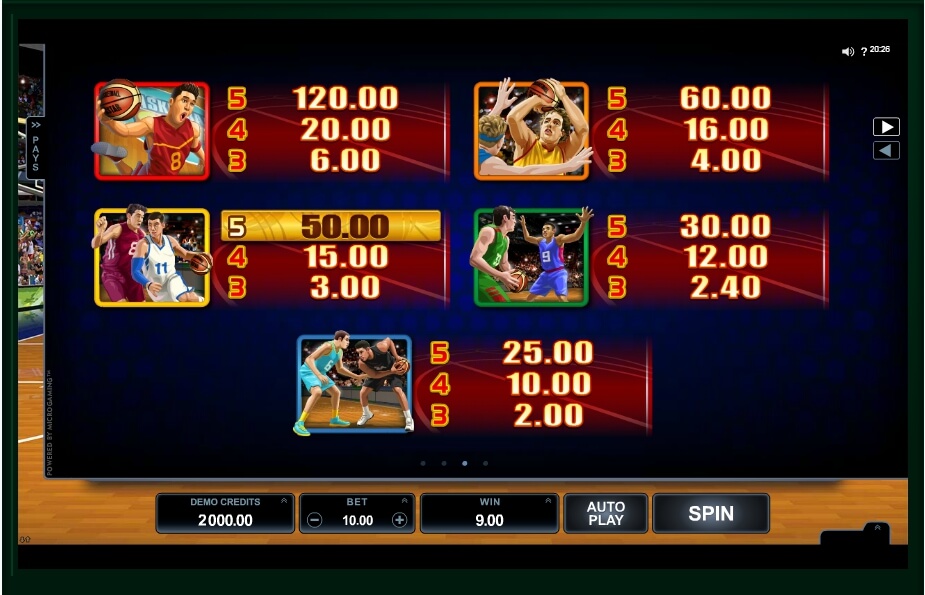Expand the Demo Credits panel
Screen dimensions: 925x595
pos(283,501)
